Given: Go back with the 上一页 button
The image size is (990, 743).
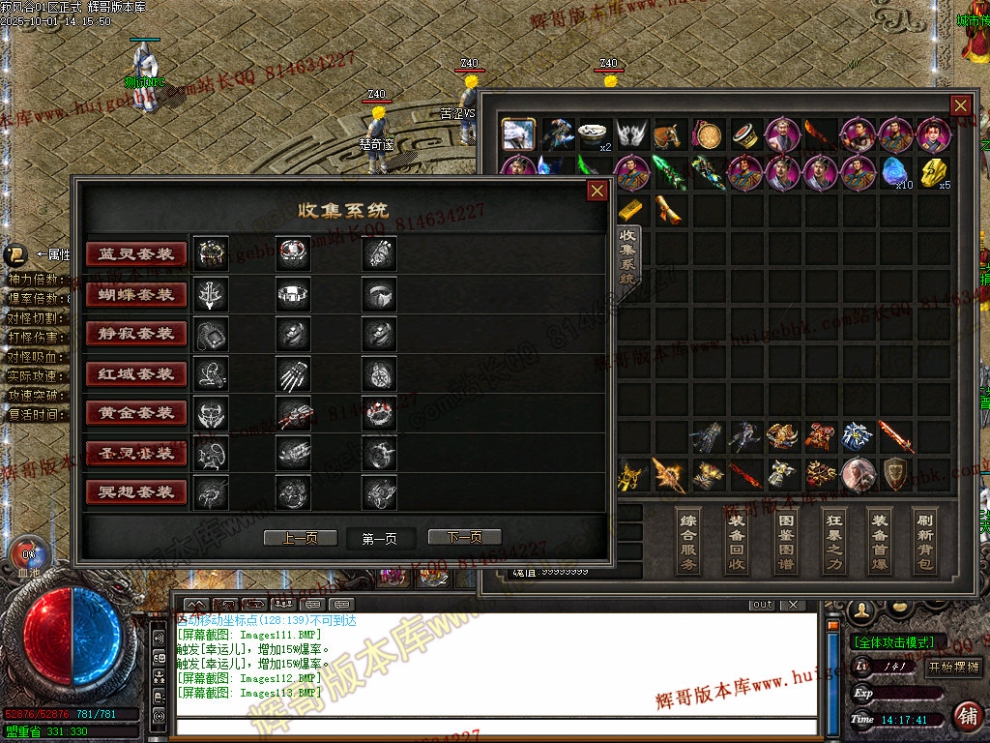Looking at the screenshot, I should pyautogui.click(x=300, y=538).
